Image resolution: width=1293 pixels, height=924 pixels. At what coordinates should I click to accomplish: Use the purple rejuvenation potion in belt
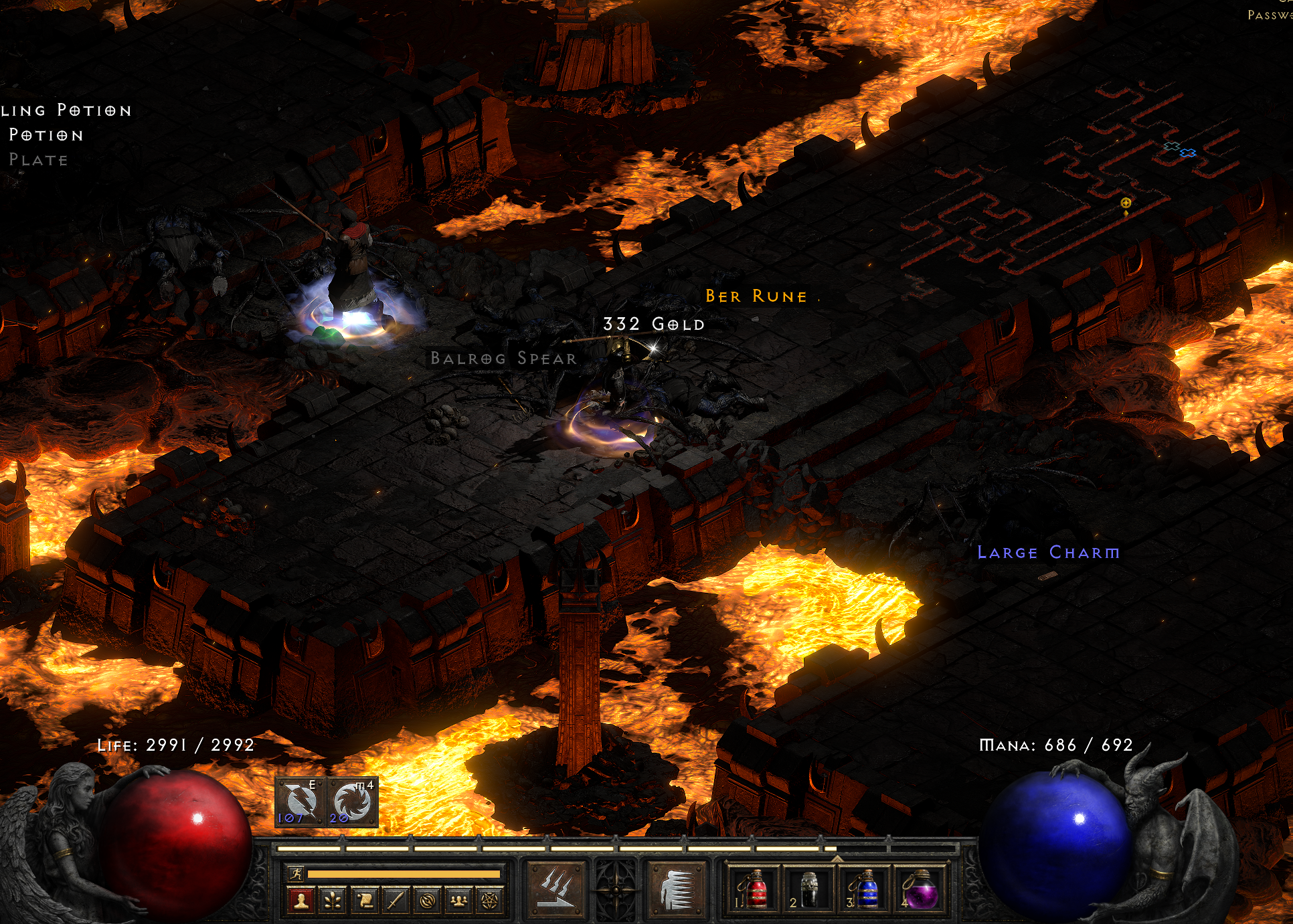click(x=920, y=889)
